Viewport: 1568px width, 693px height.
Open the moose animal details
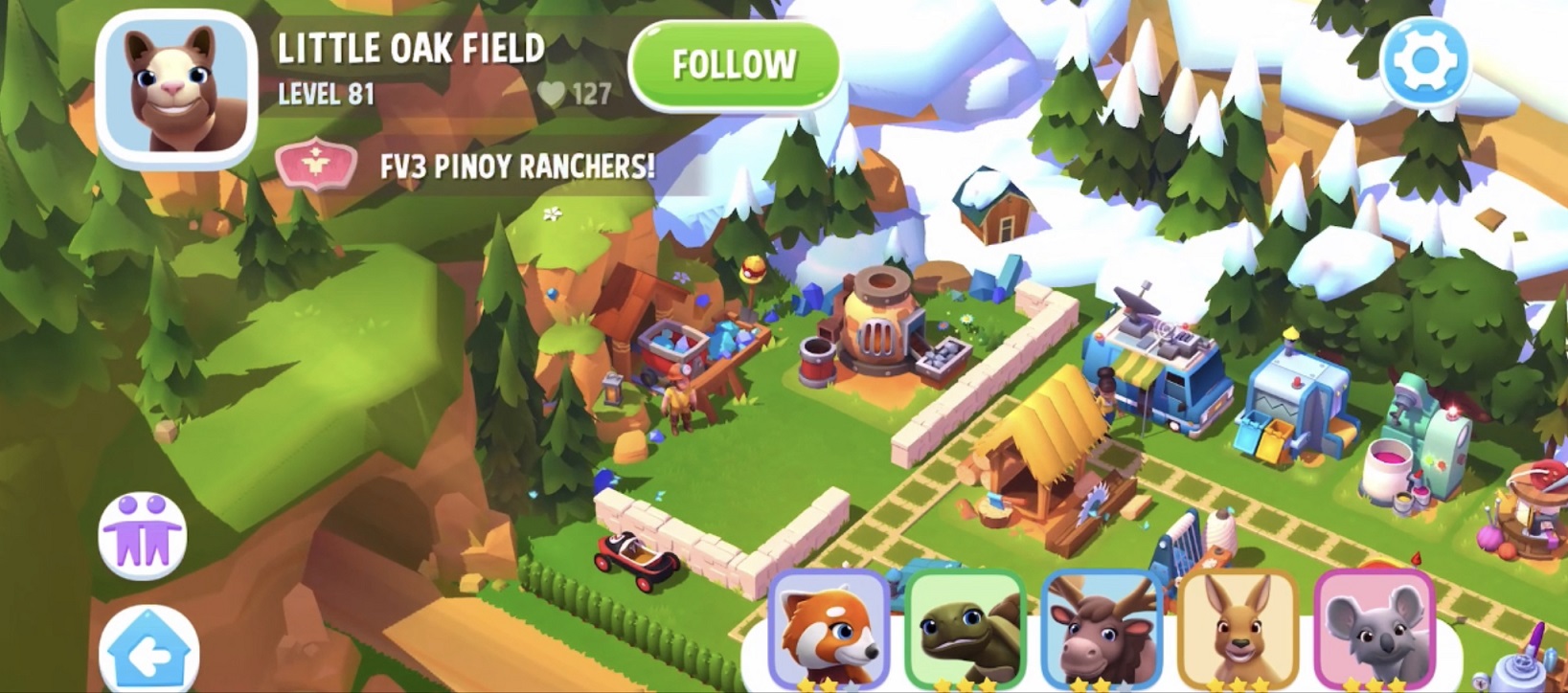pyautogui.click(x=1103, y=627)
